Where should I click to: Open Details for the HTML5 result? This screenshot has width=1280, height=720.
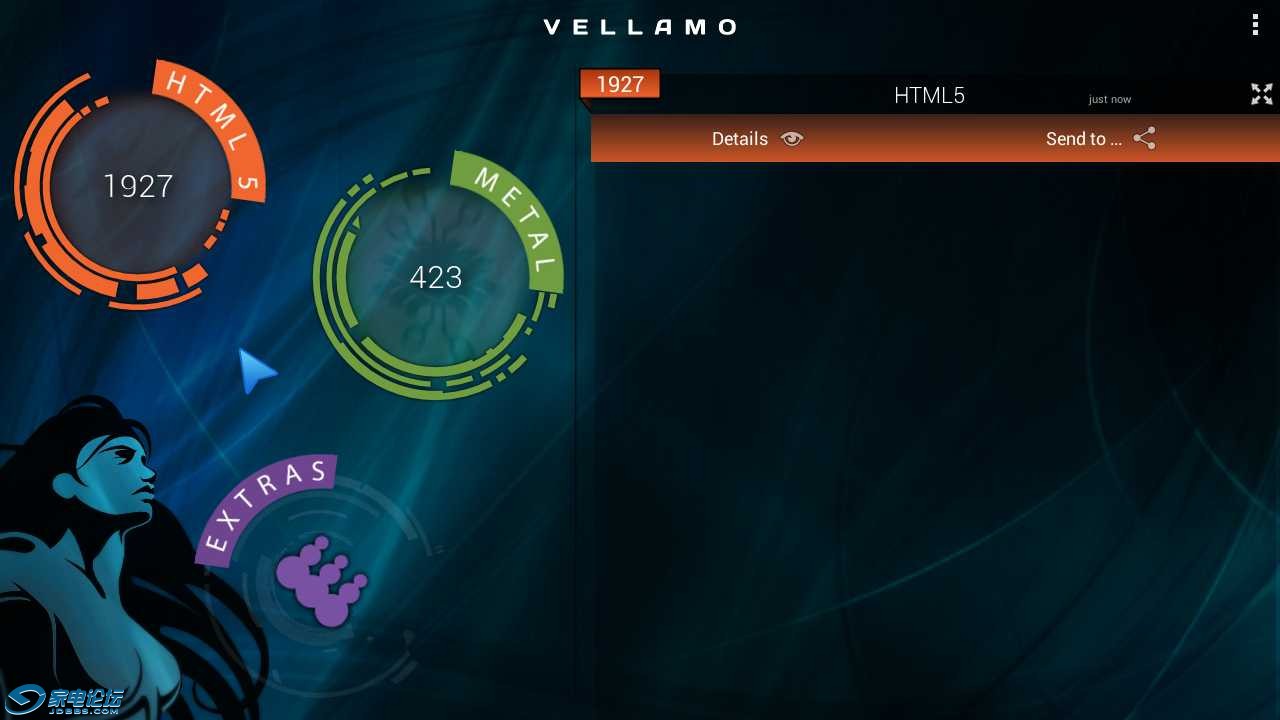point(740,139)
